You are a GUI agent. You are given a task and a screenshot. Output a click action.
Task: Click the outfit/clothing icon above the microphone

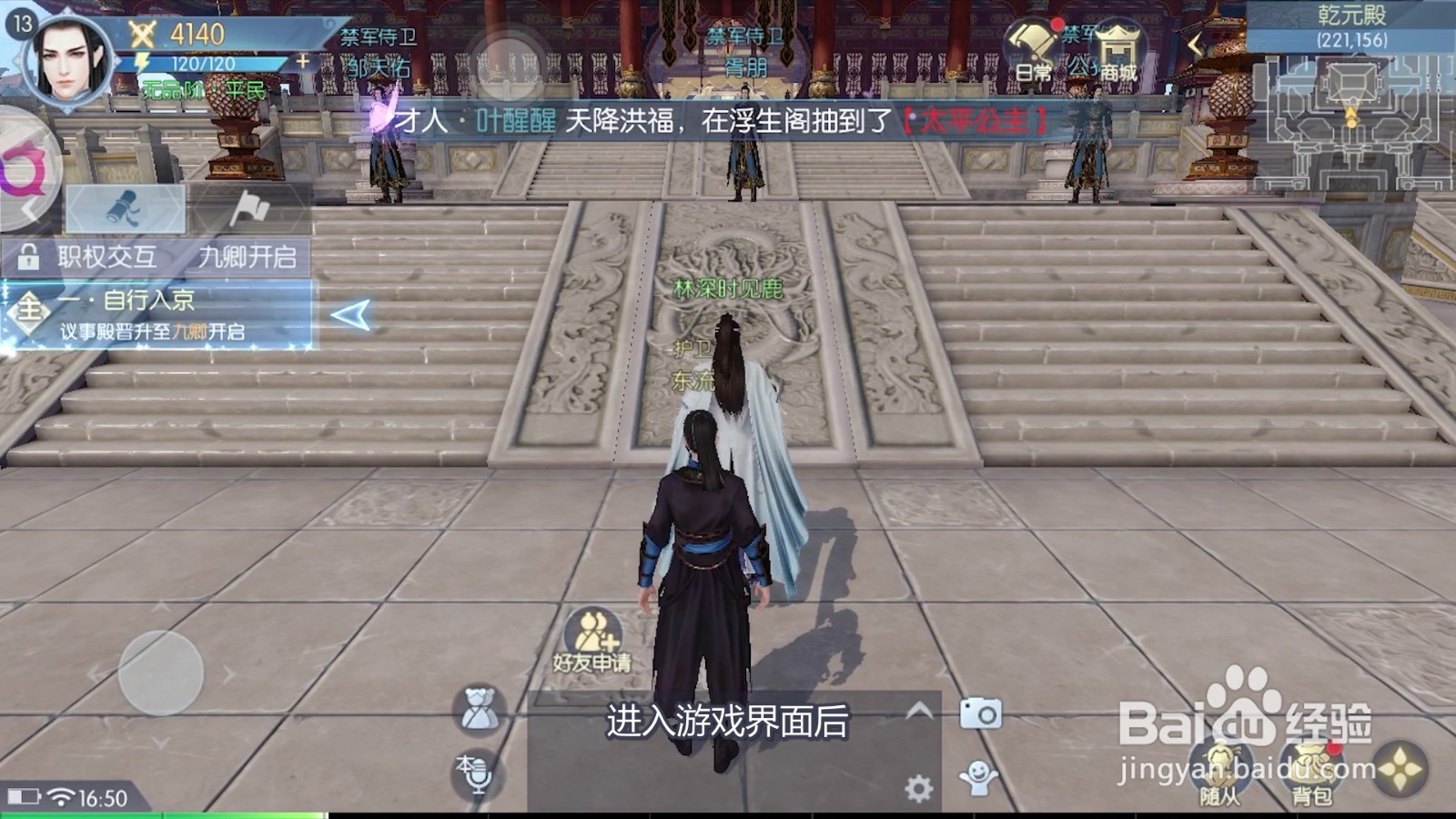(x=476, y=705)
